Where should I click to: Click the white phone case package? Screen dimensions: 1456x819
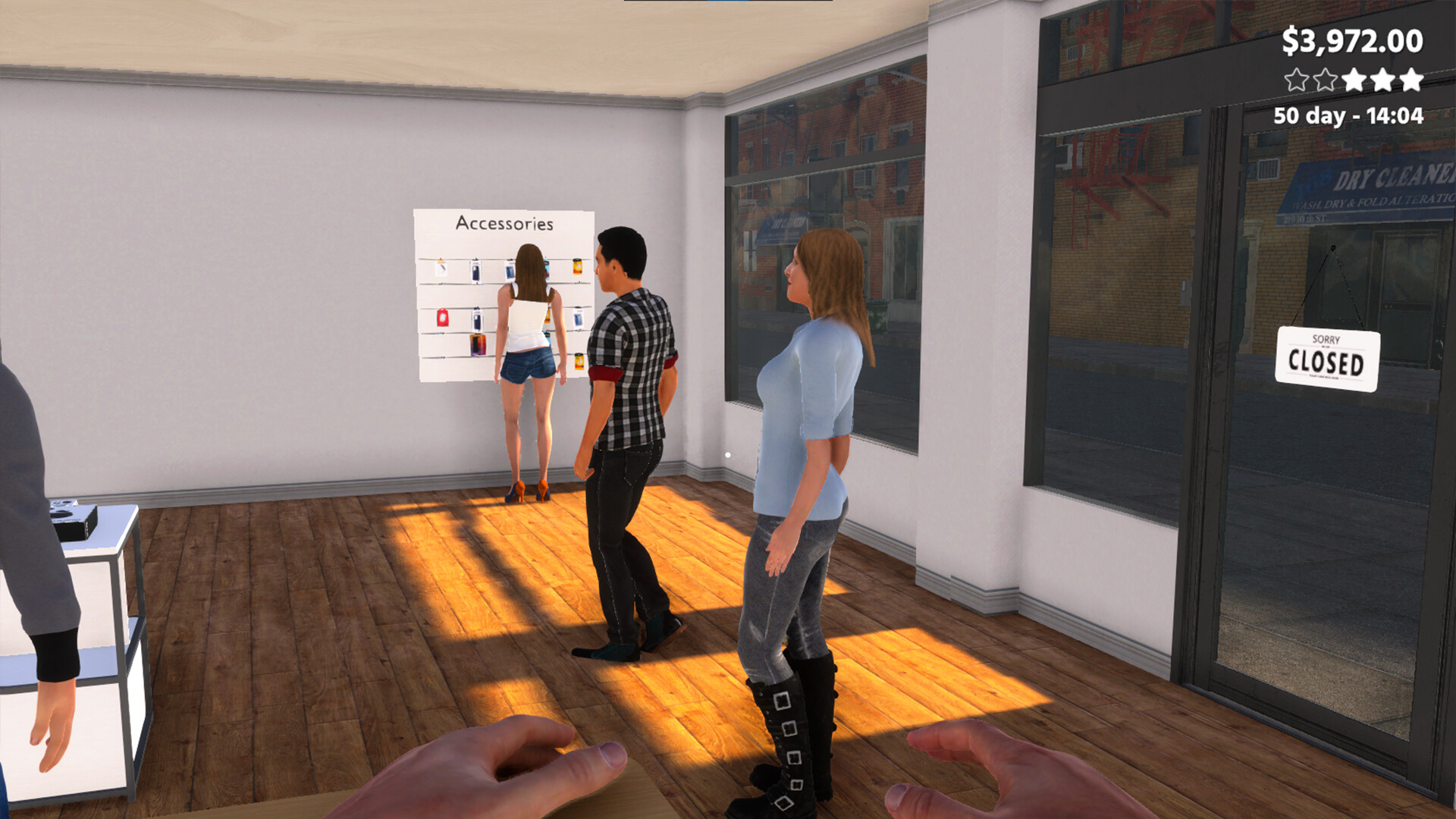441,270
